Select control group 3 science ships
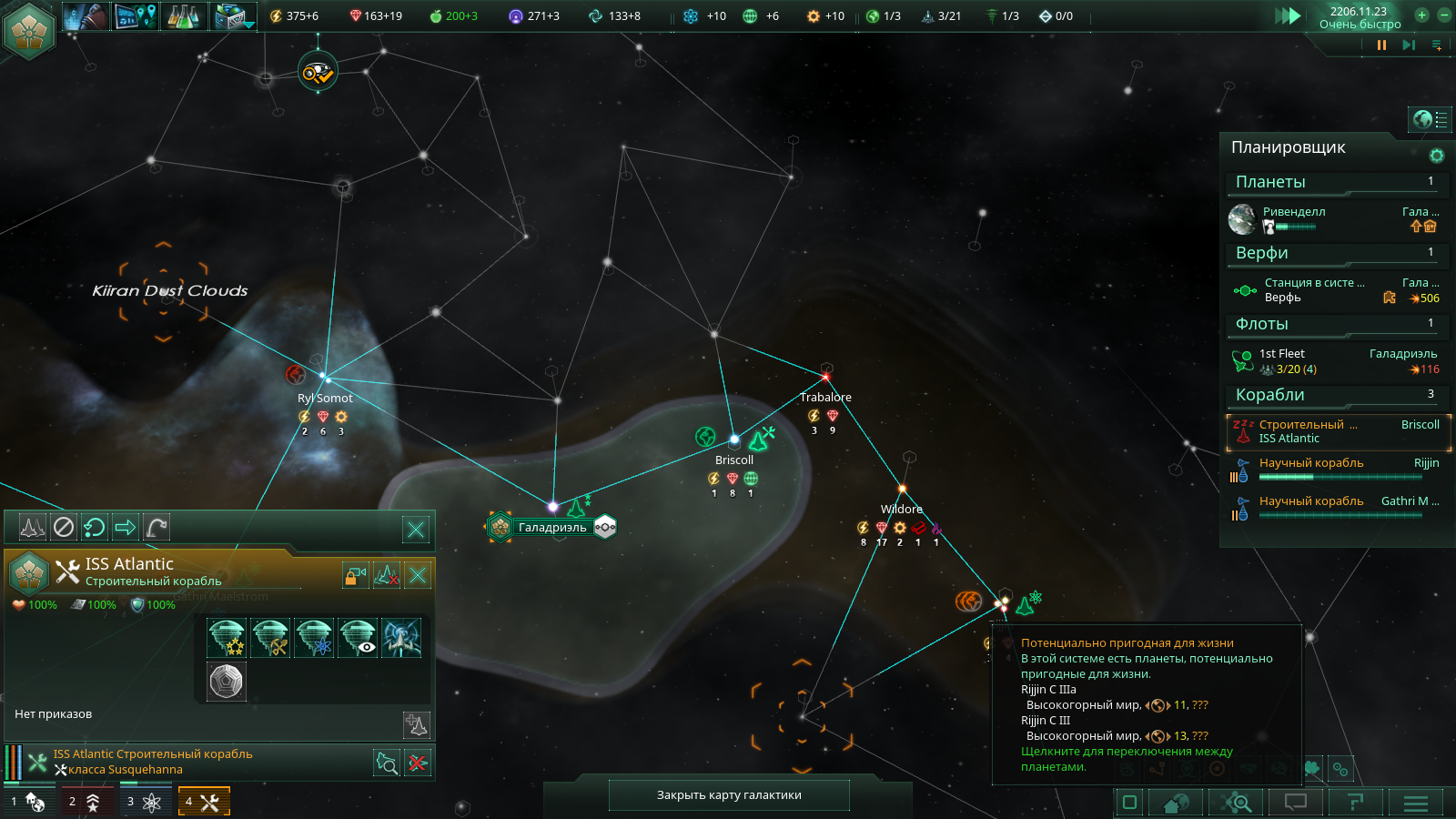The height and width of the screenshot is (819, 1456). (144, 802)
